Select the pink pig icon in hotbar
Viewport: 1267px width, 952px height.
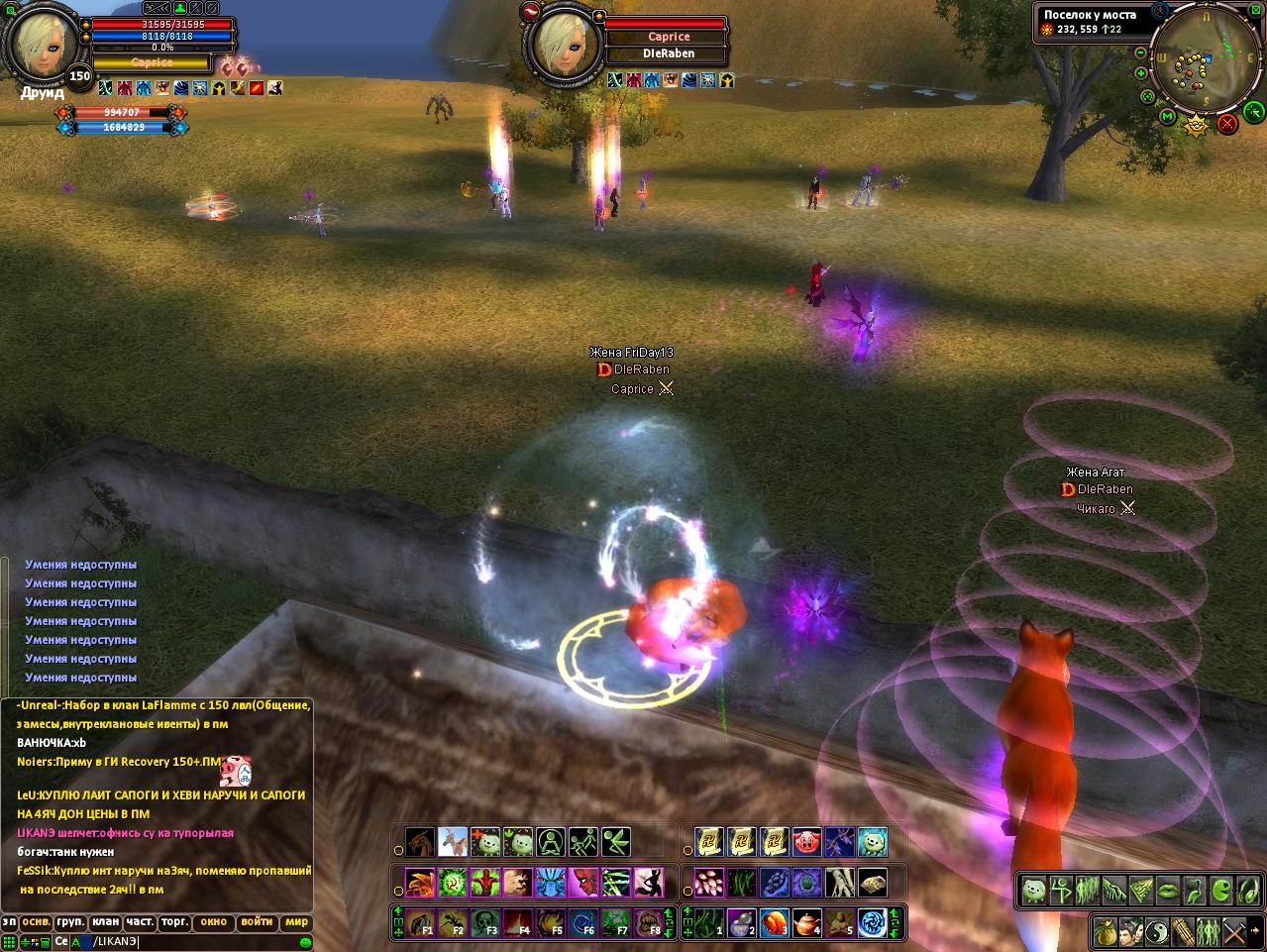point(807,842)
